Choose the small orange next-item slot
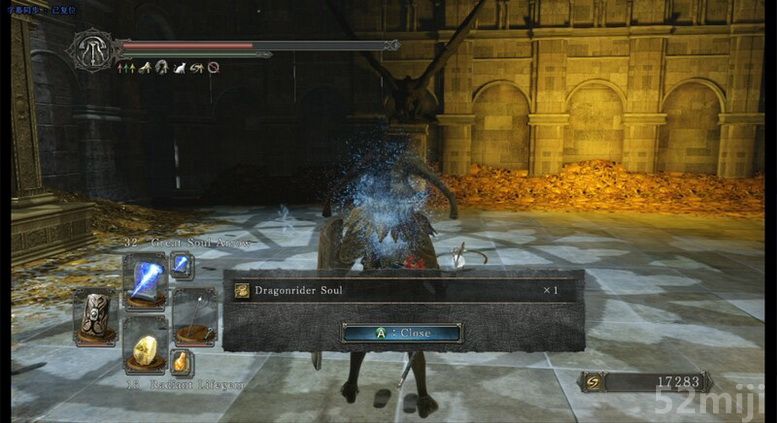Viewport: 777px width, 423px height. 181,361
